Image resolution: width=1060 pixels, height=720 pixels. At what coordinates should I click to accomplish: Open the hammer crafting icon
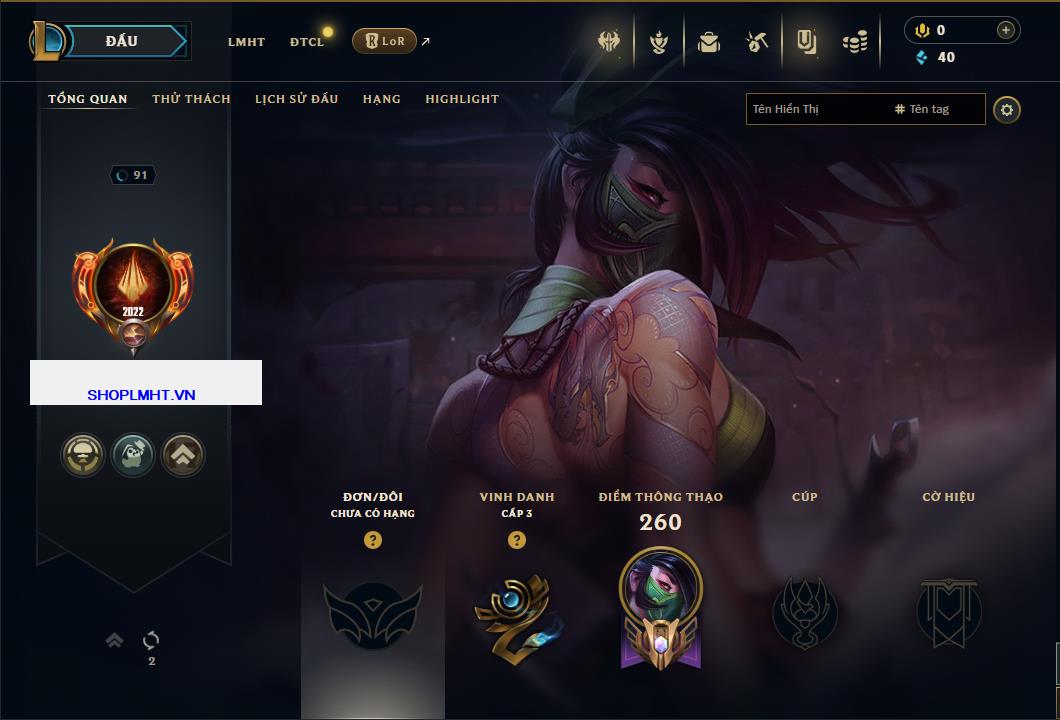point(756,42)
